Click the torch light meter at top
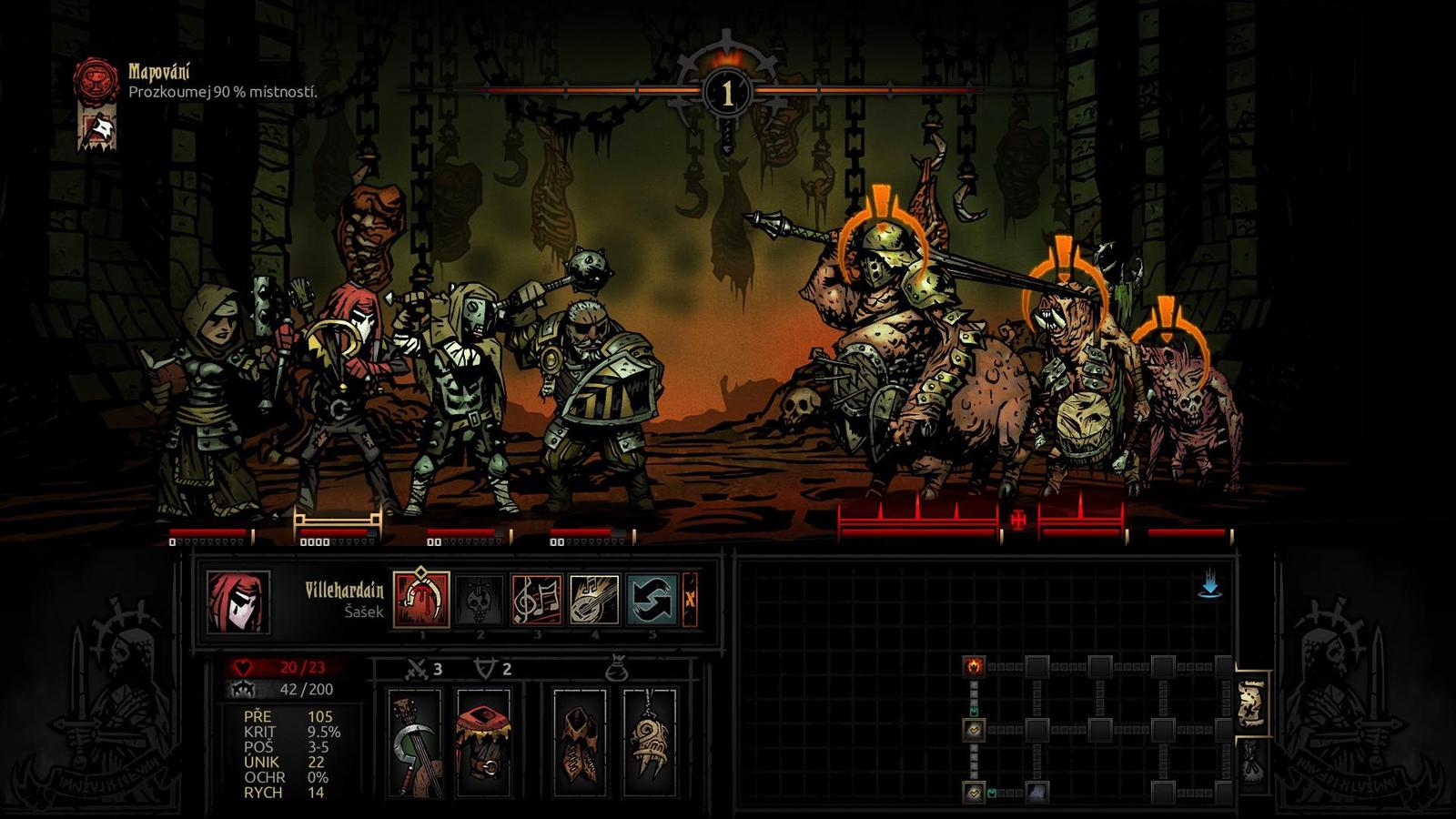1456x819 pixels. [x=726, y=91]
